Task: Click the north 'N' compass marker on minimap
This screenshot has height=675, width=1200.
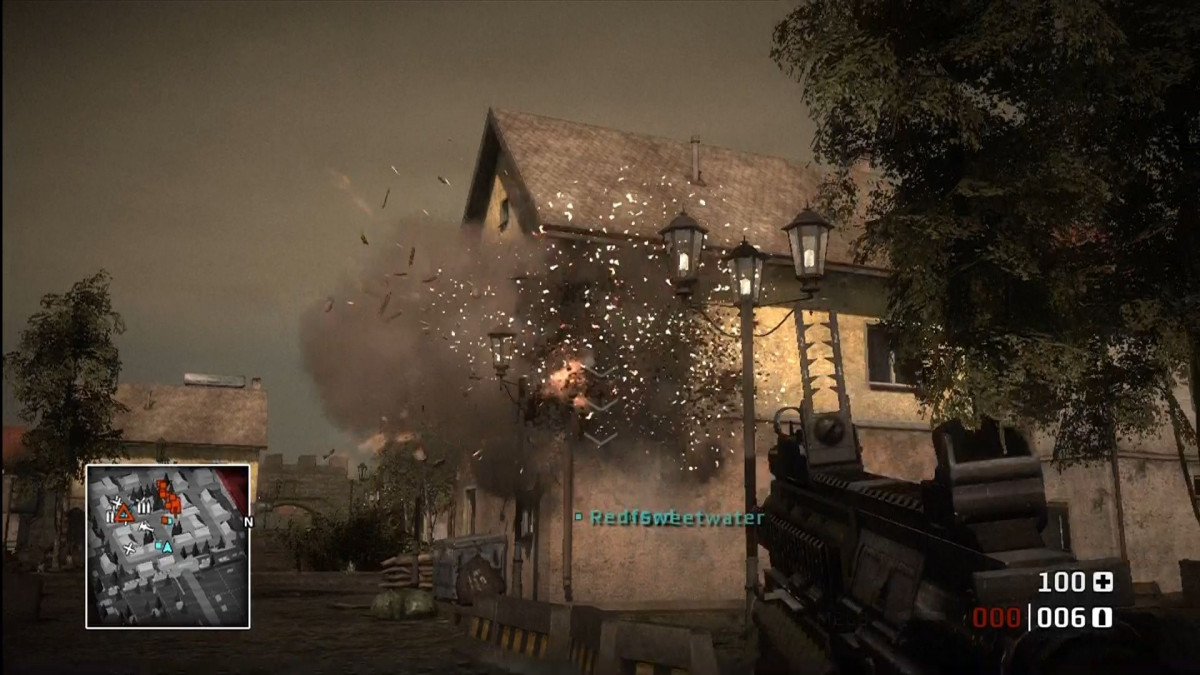Action: pos(248,521)
